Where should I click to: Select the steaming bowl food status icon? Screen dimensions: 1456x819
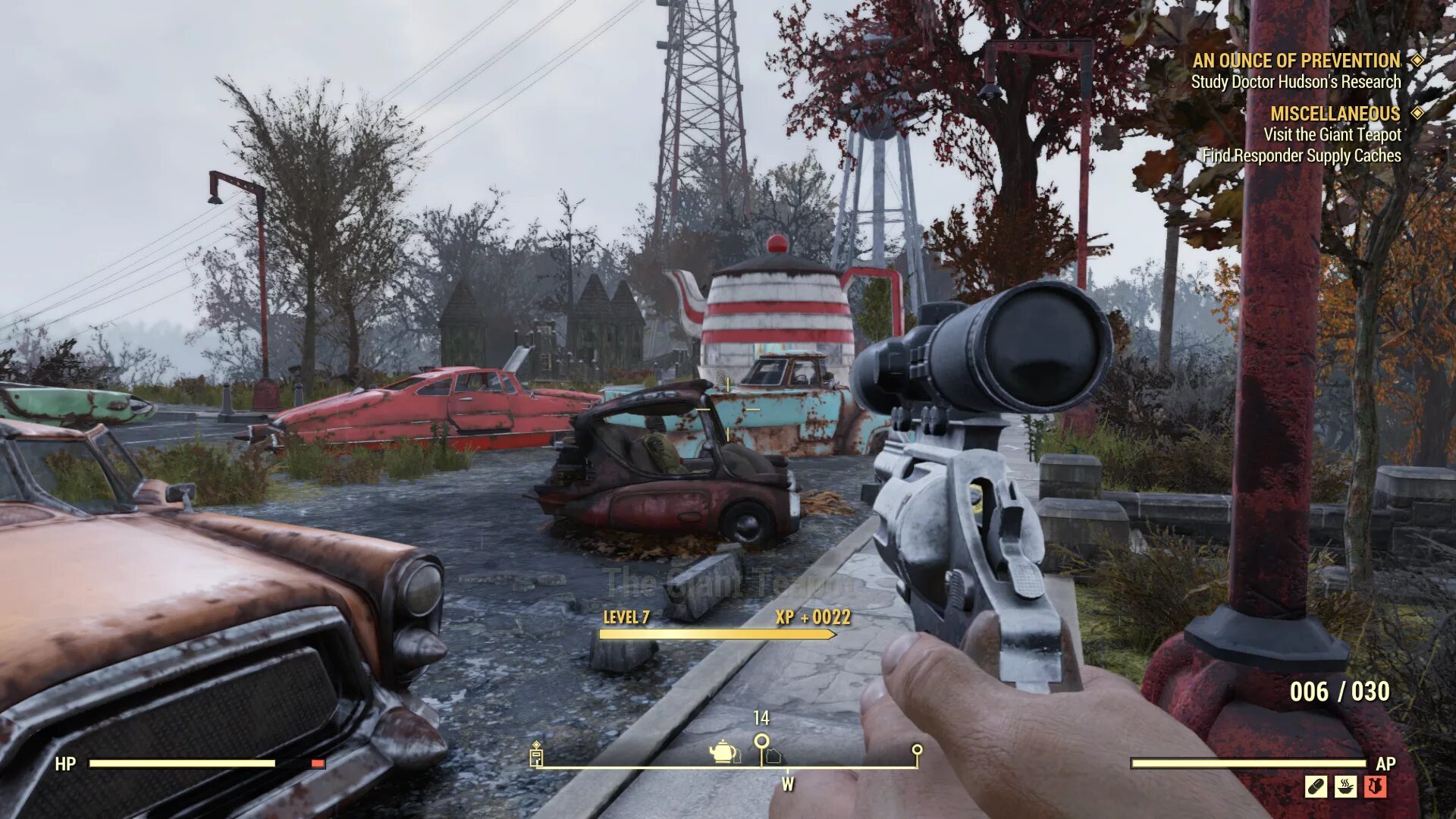click(1345, 786)
